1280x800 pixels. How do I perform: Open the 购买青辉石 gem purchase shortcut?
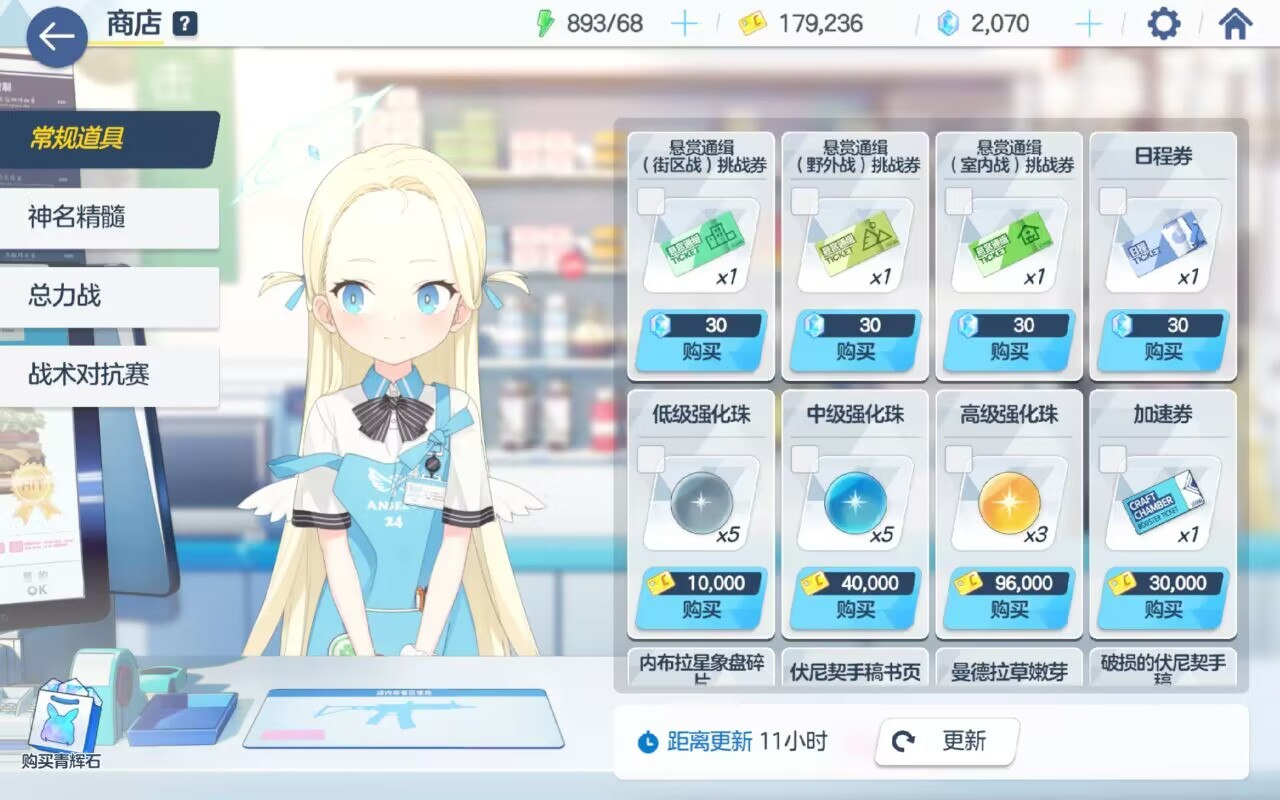pyautogui.click(x=62, y=724)
